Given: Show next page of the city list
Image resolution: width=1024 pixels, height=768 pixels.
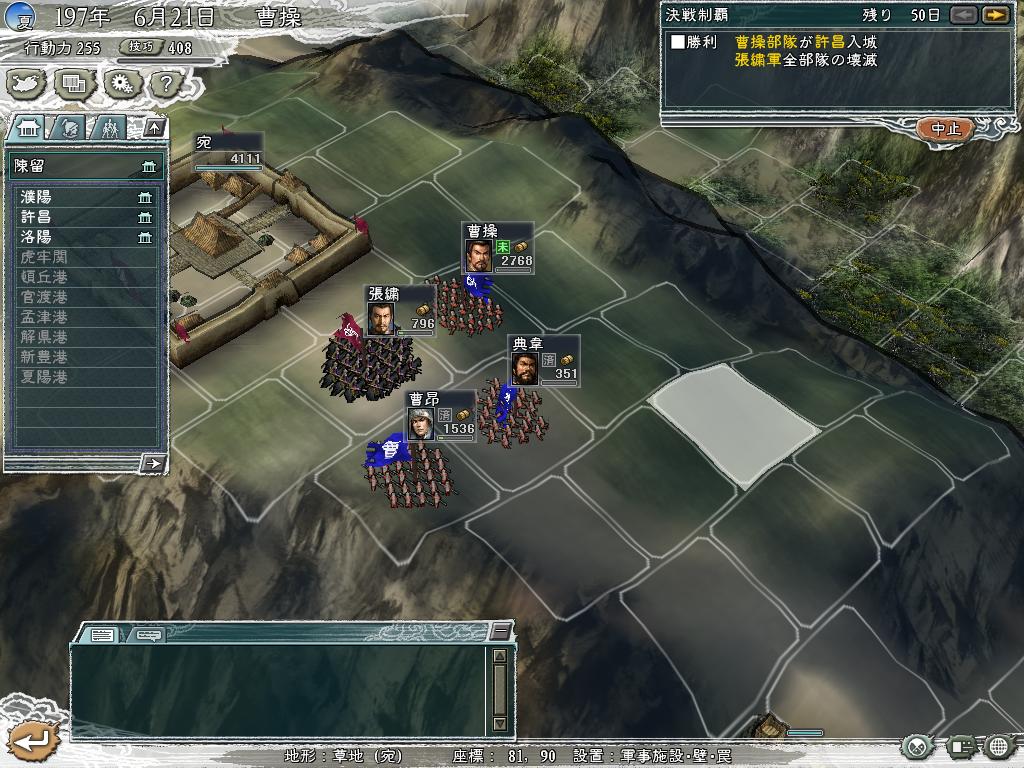Looking at the screenshot, I should point(153,462).
